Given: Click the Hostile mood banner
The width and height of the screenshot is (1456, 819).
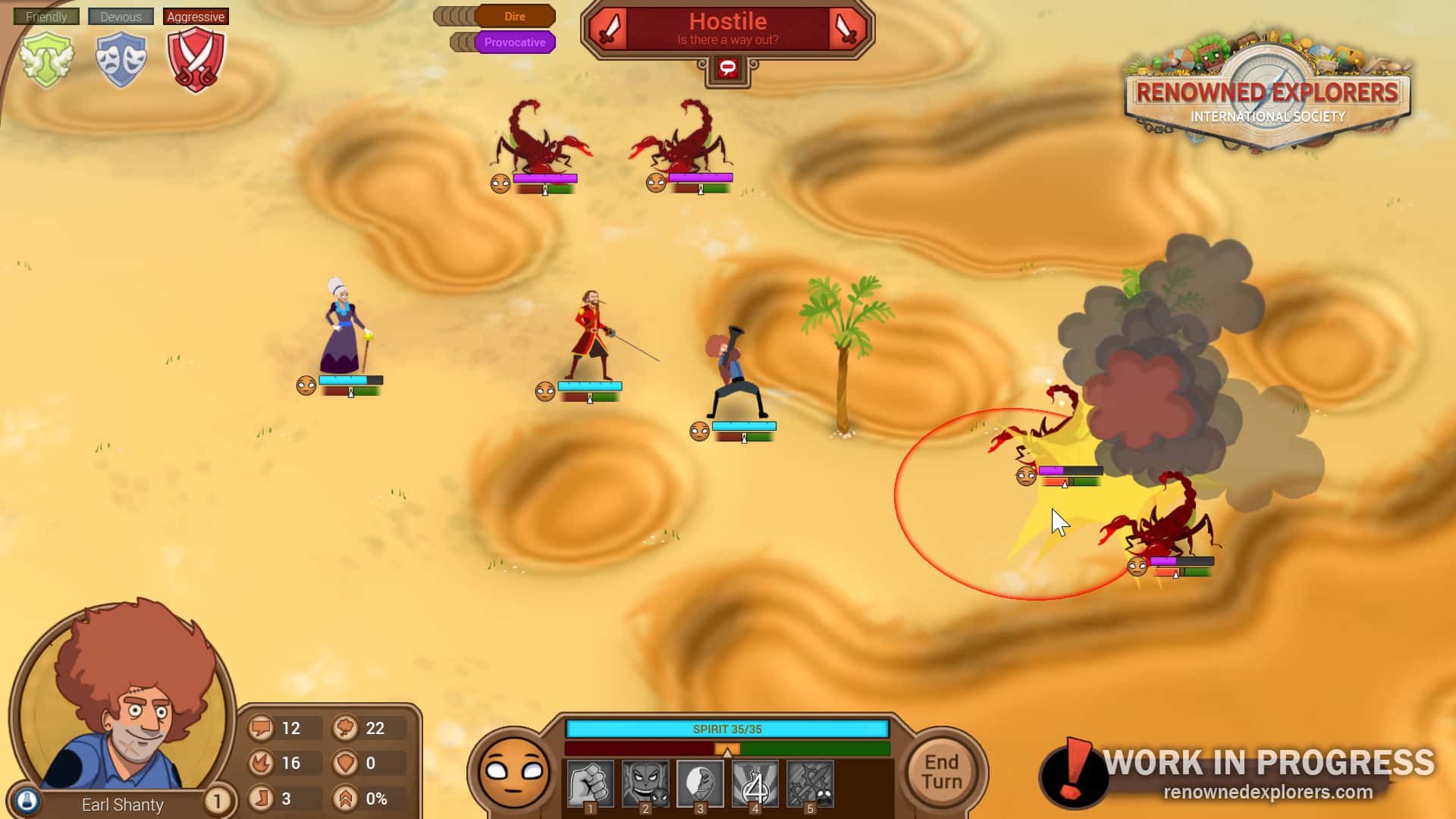Looking at the screenshot, I should (x=727, y=29).
